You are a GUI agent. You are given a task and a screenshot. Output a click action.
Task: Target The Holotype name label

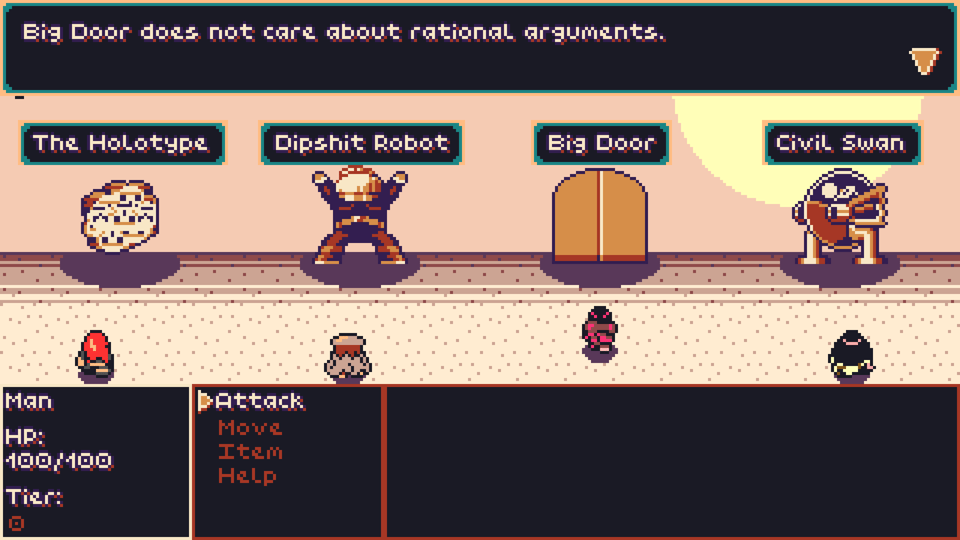[122, 143]
